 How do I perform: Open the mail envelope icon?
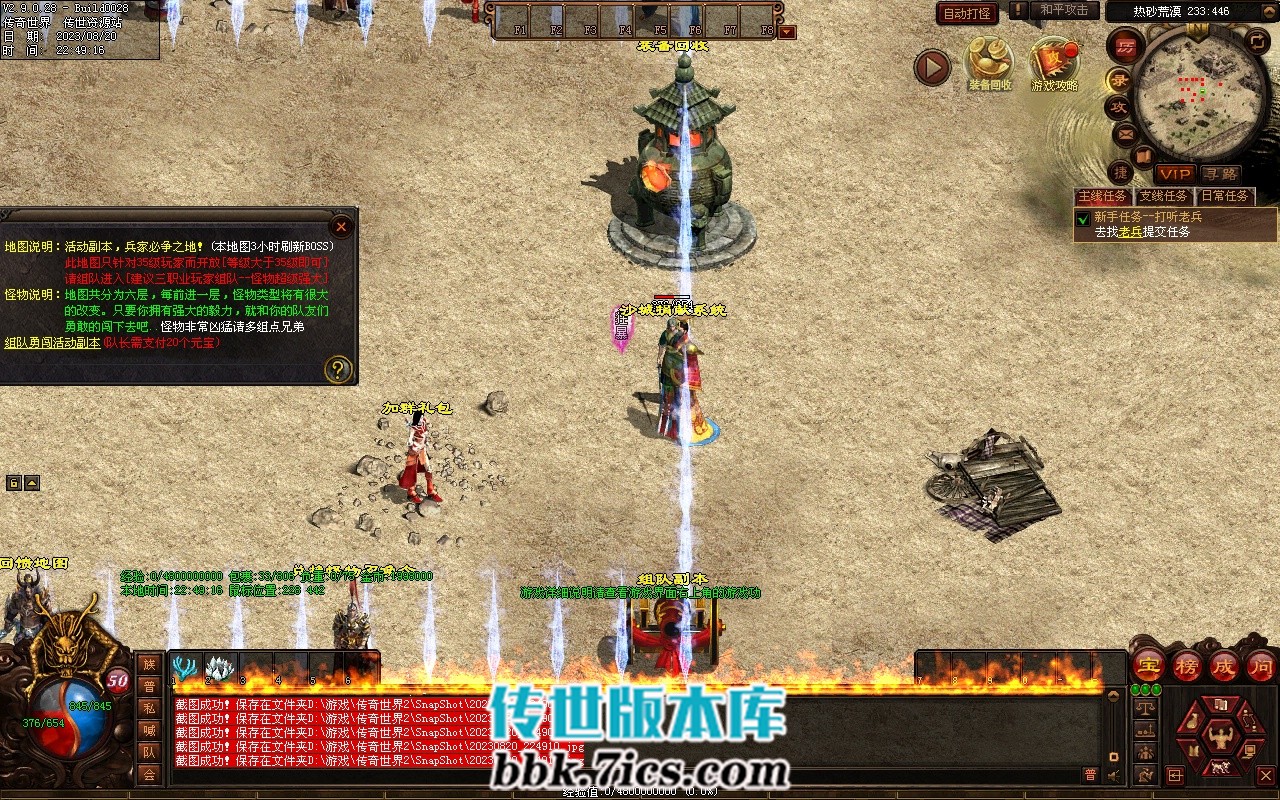pos(1125,133)
